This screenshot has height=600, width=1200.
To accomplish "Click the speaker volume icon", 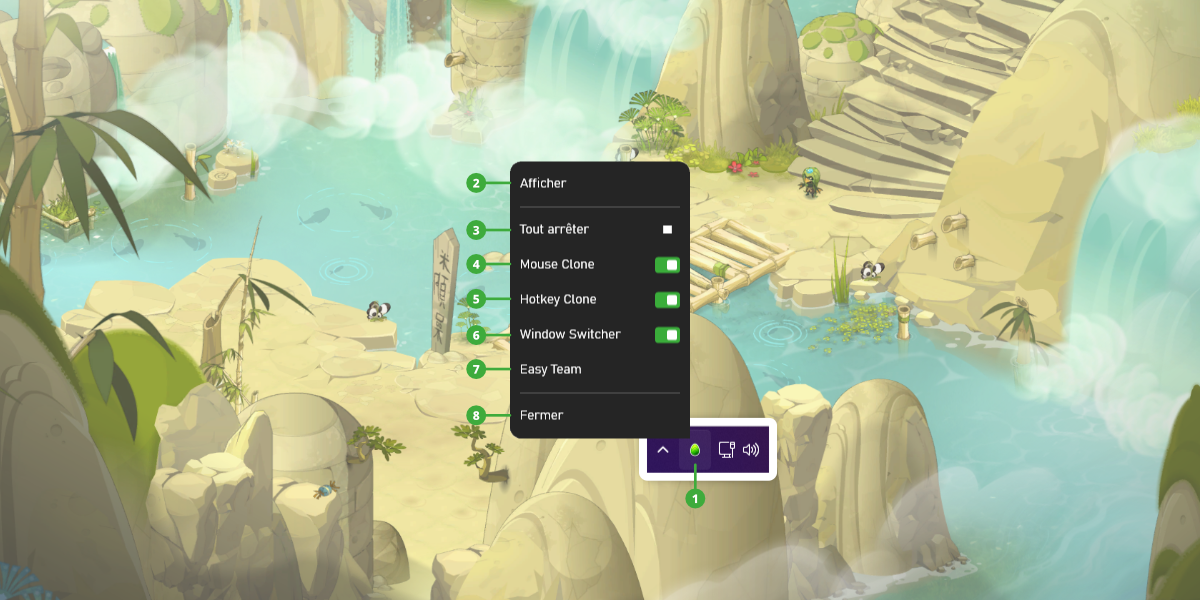I will pyautogui.click(x=751, y=450).
